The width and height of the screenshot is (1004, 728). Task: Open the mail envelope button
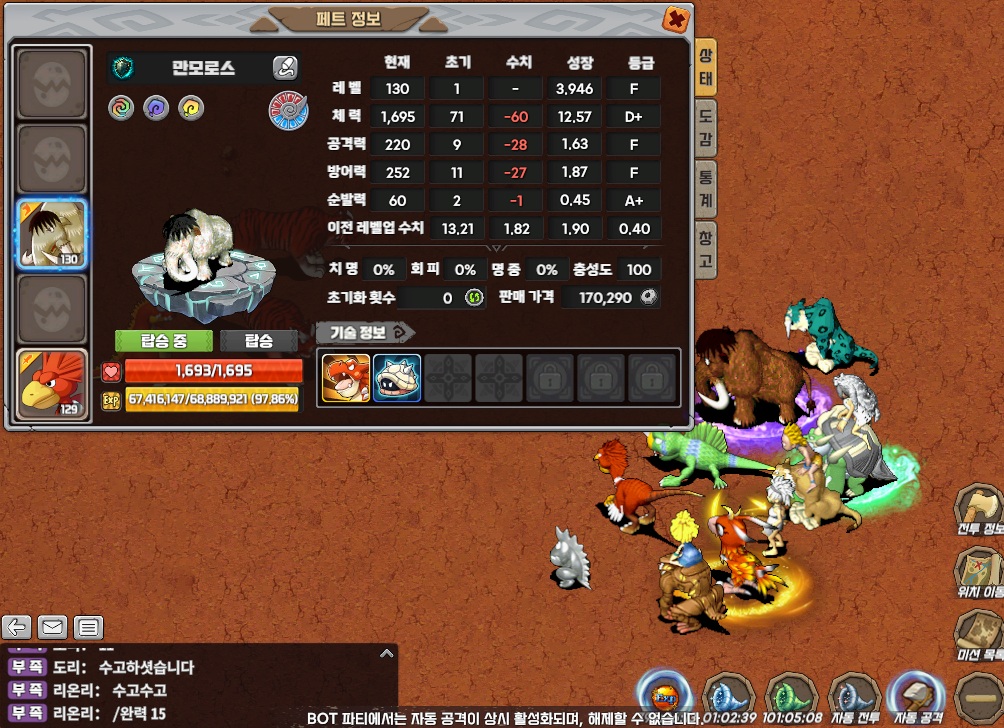click(53, 628)
